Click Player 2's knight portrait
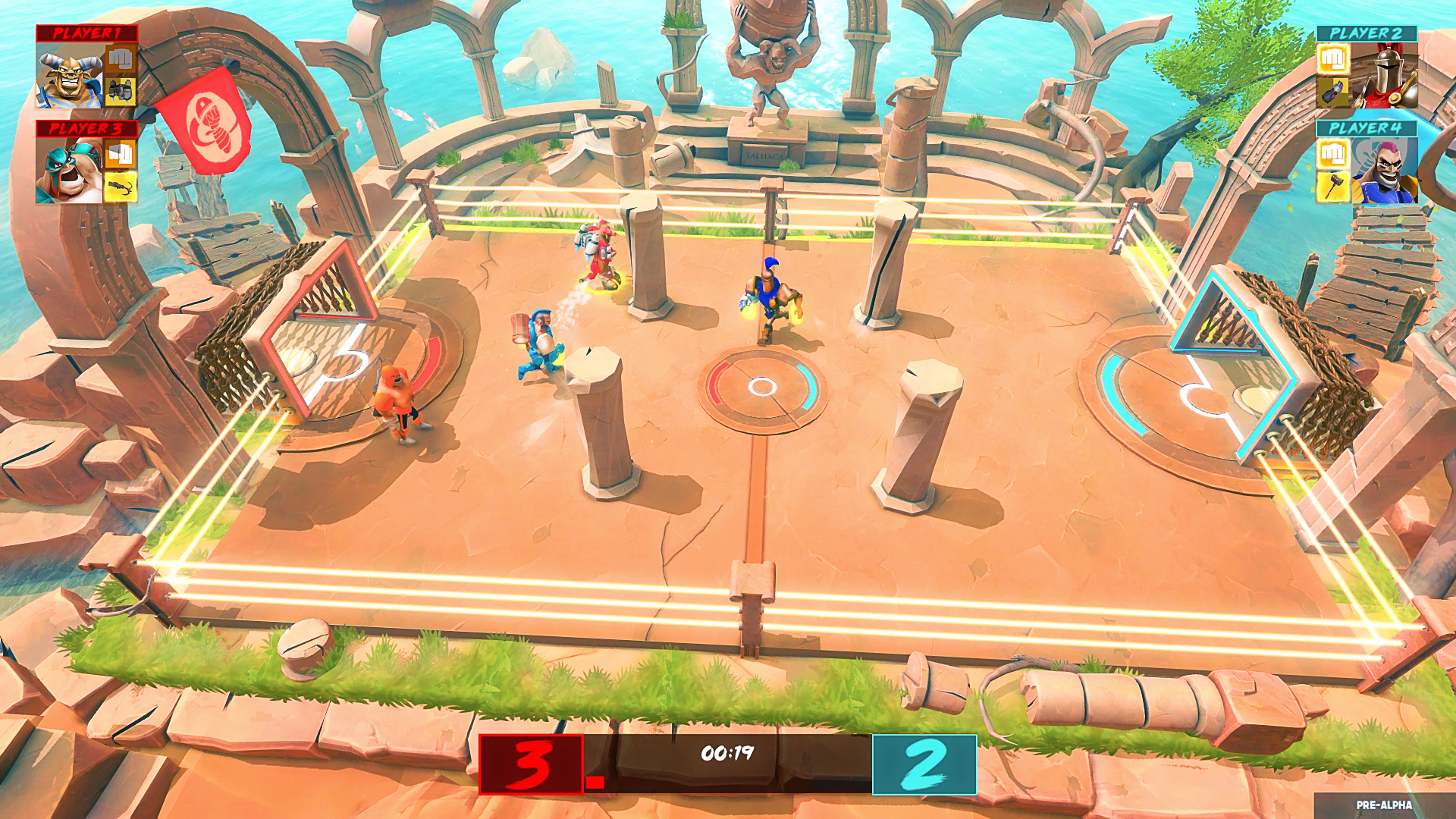The height and width of the screenshot is (819, 1456). [1385, 75]
